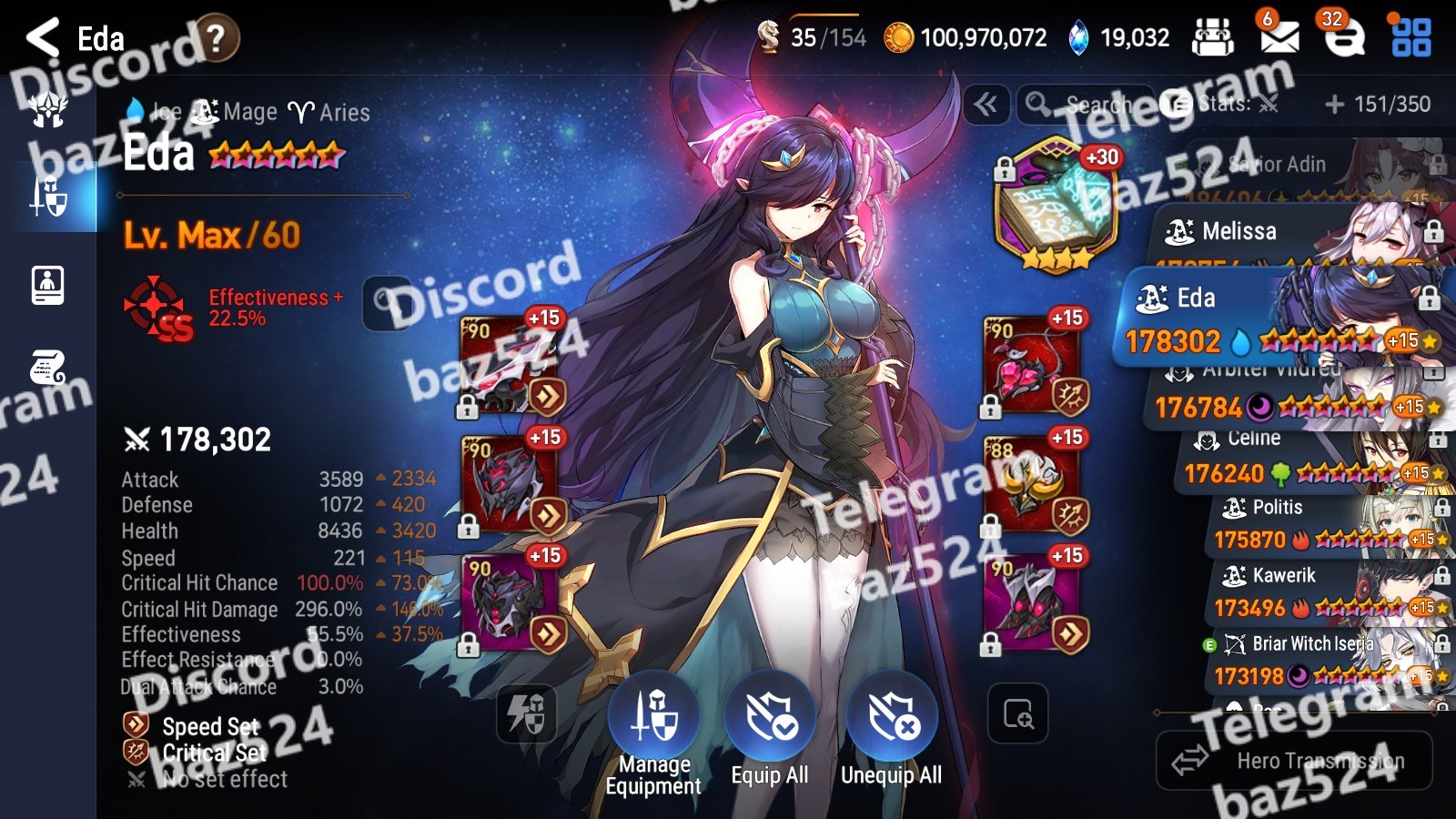Open the question mark help button

(216, 38)
